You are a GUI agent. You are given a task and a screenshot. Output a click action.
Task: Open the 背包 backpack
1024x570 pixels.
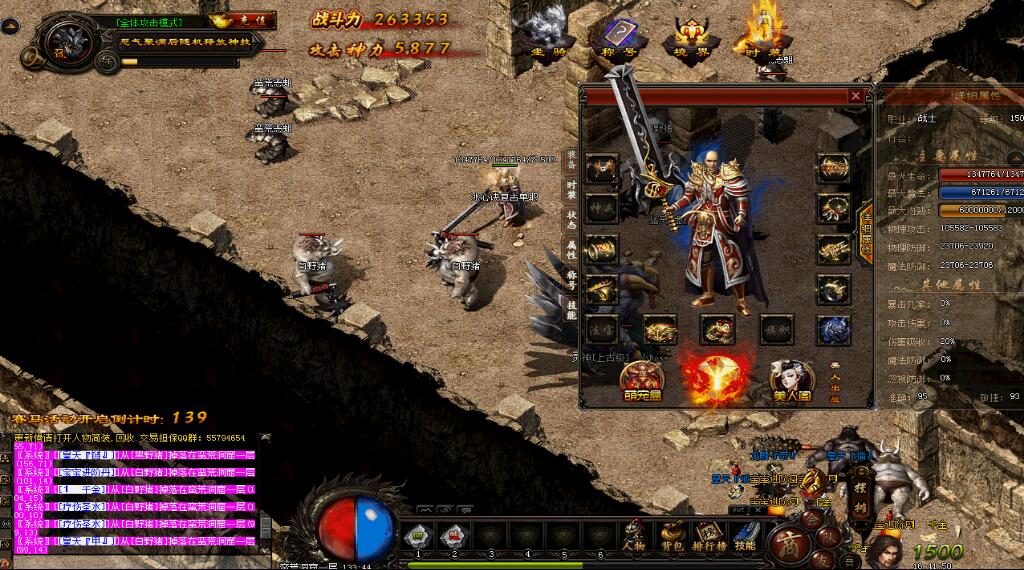(672, 538)
